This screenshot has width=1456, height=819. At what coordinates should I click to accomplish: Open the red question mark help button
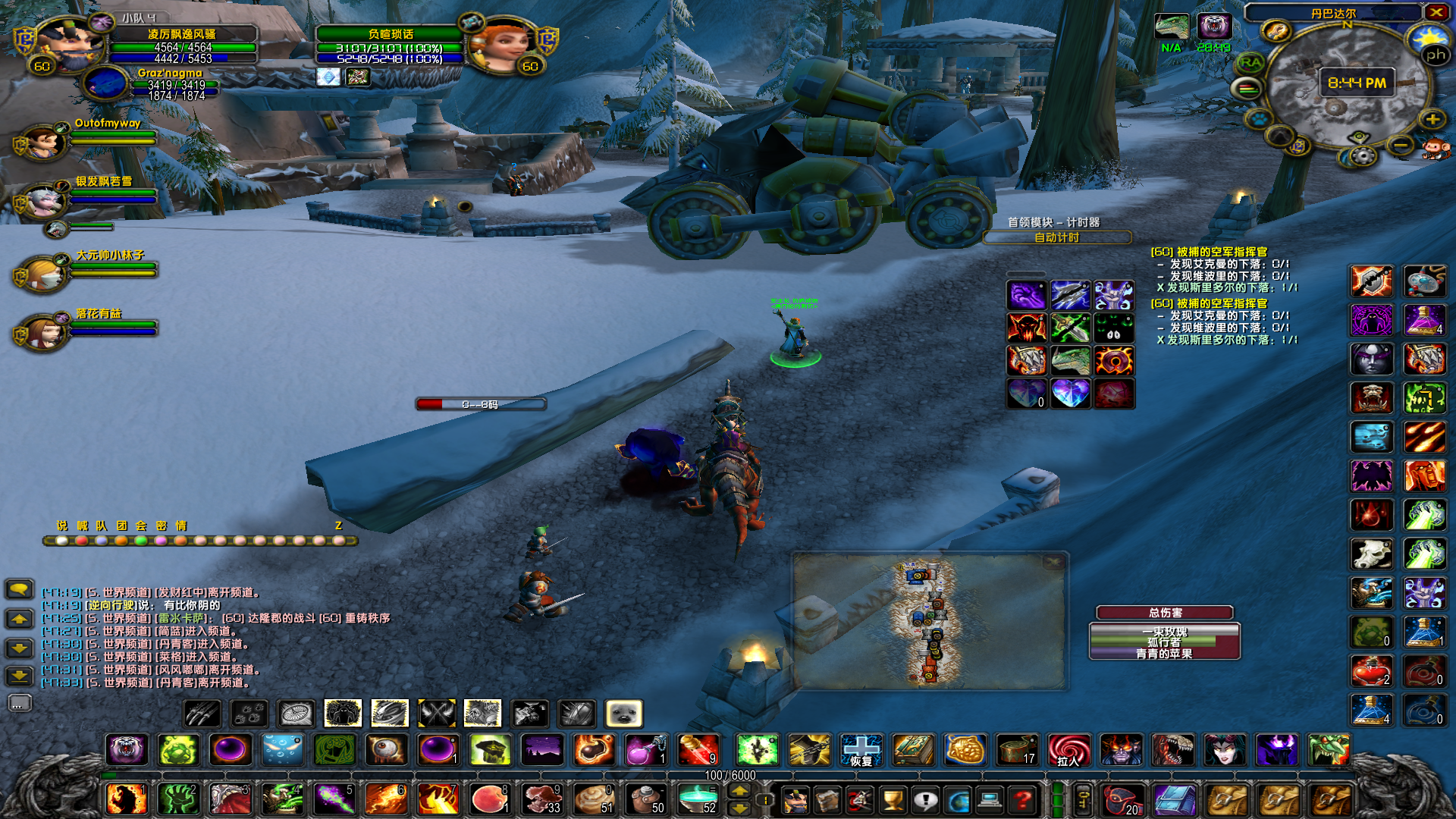[x=1022, y=799]
